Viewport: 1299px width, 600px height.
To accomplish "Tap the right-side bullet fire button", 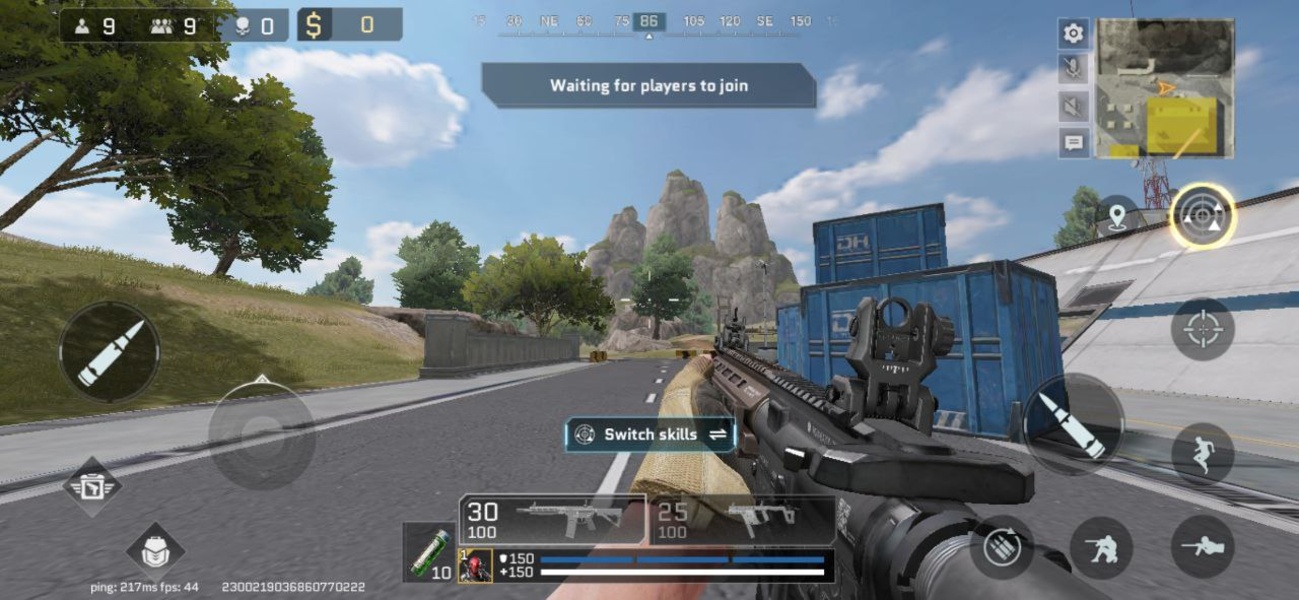I will 1073,424.
